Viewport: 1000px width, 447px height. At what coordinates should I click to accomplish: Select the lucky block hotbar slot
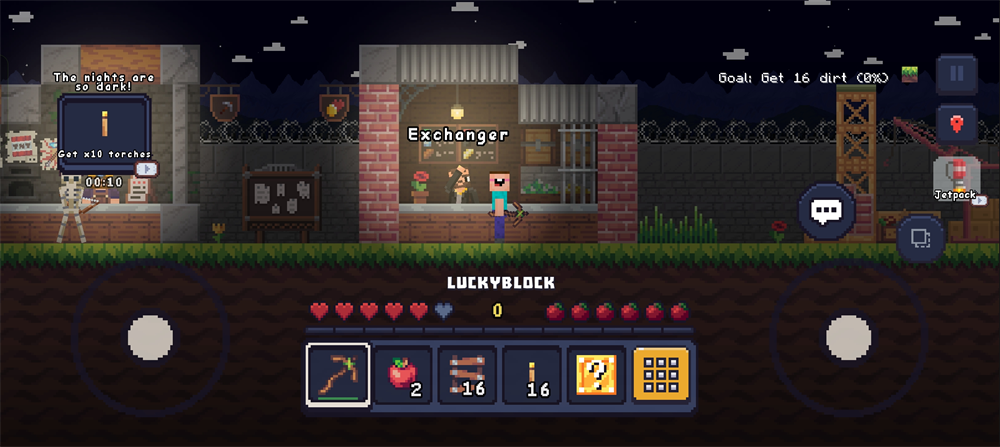(596, 376)
